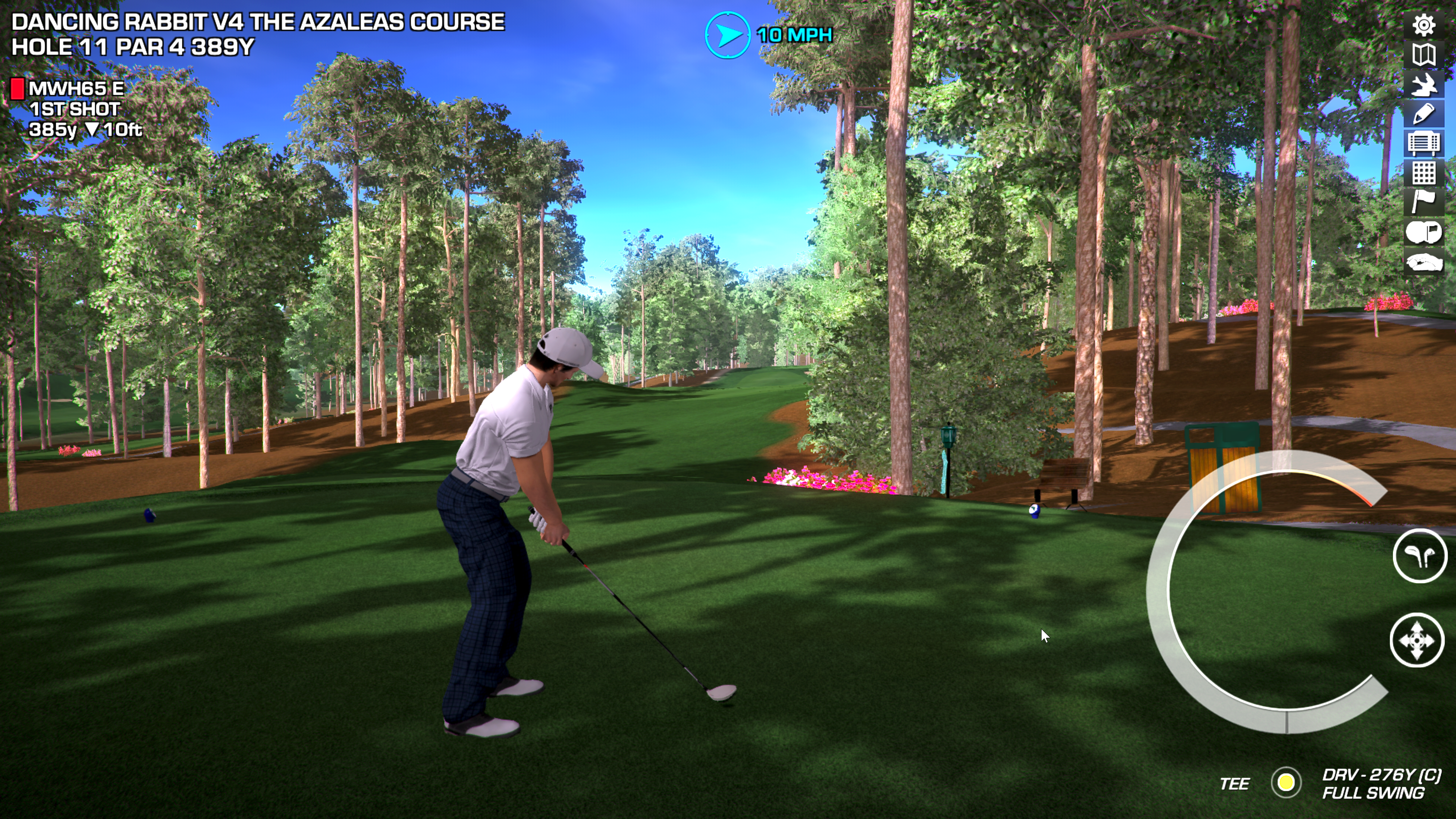Open the folded course map
1456x819 pixels.
click(x=1424, y=55)
